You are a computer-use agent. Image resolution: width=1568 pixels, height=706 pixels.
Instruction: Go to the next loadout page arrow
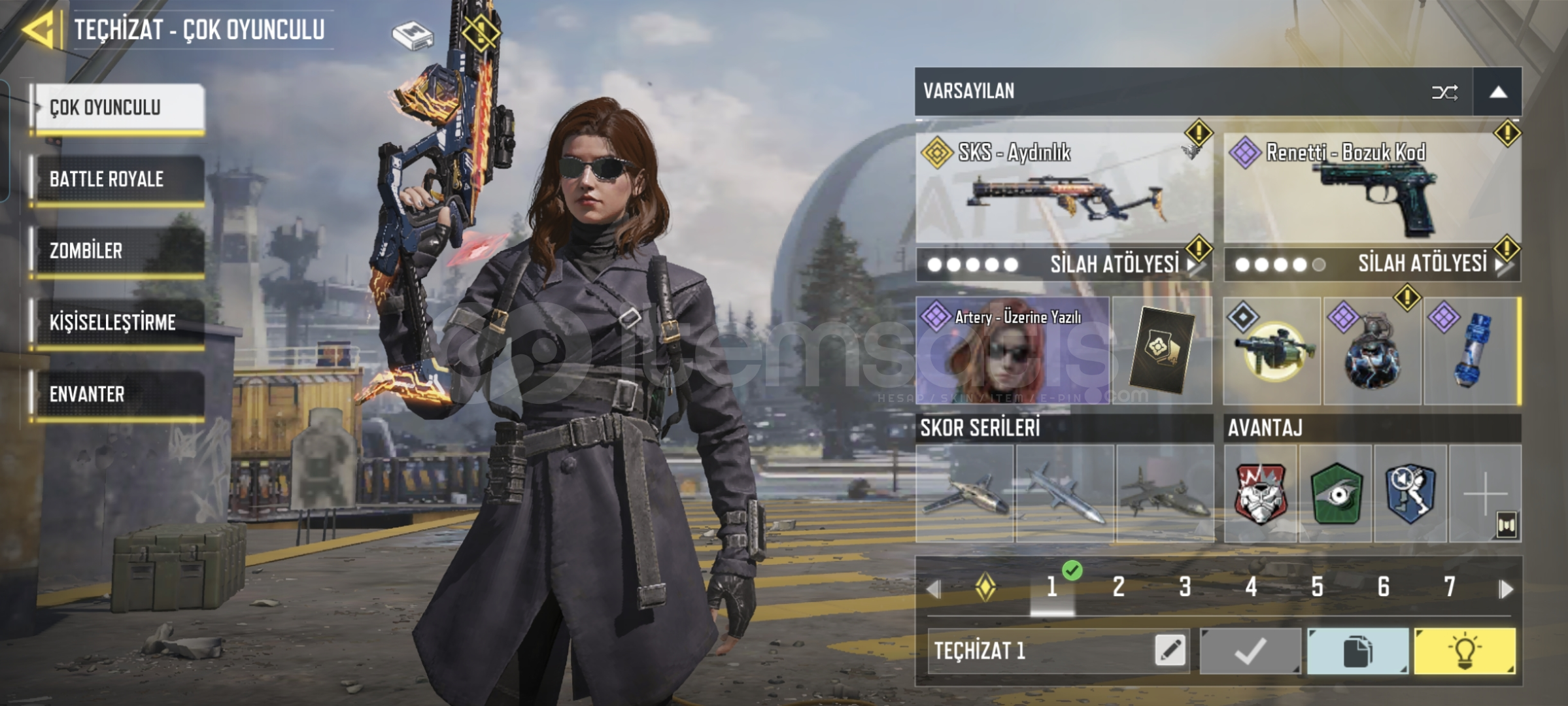point(1507,589)
